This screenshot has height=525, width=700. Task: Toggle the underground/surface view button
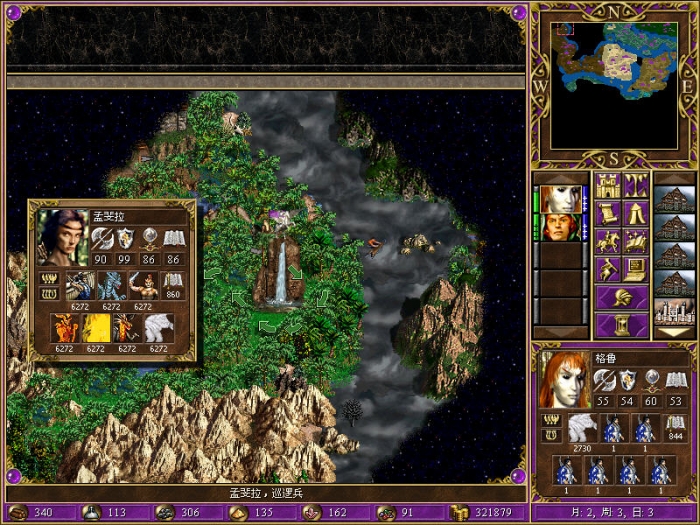[x=636, y=186]
